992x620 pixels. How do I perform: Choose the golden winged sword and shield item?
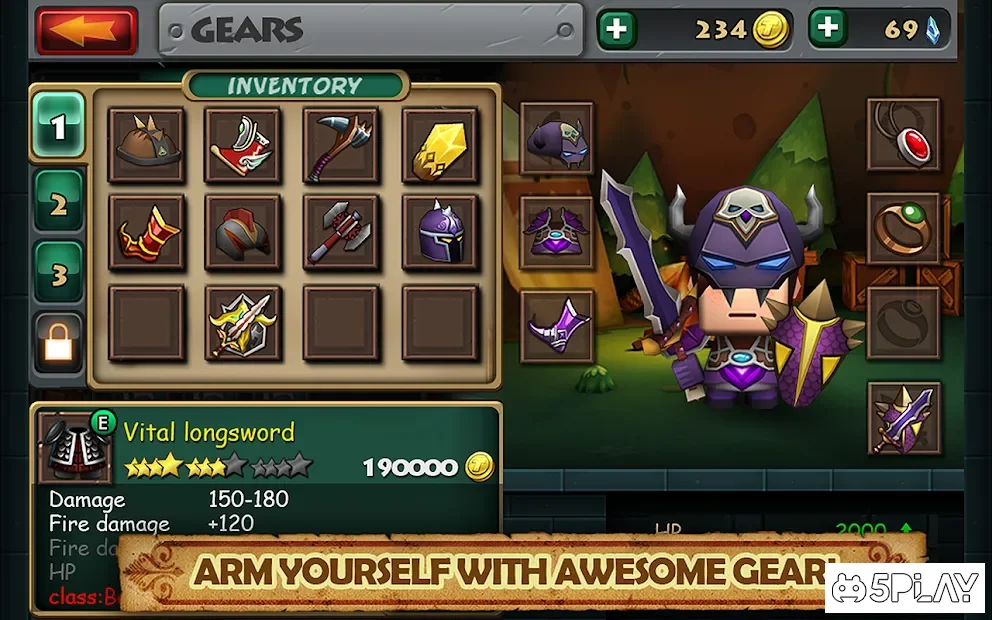click(x=243, y=323)
